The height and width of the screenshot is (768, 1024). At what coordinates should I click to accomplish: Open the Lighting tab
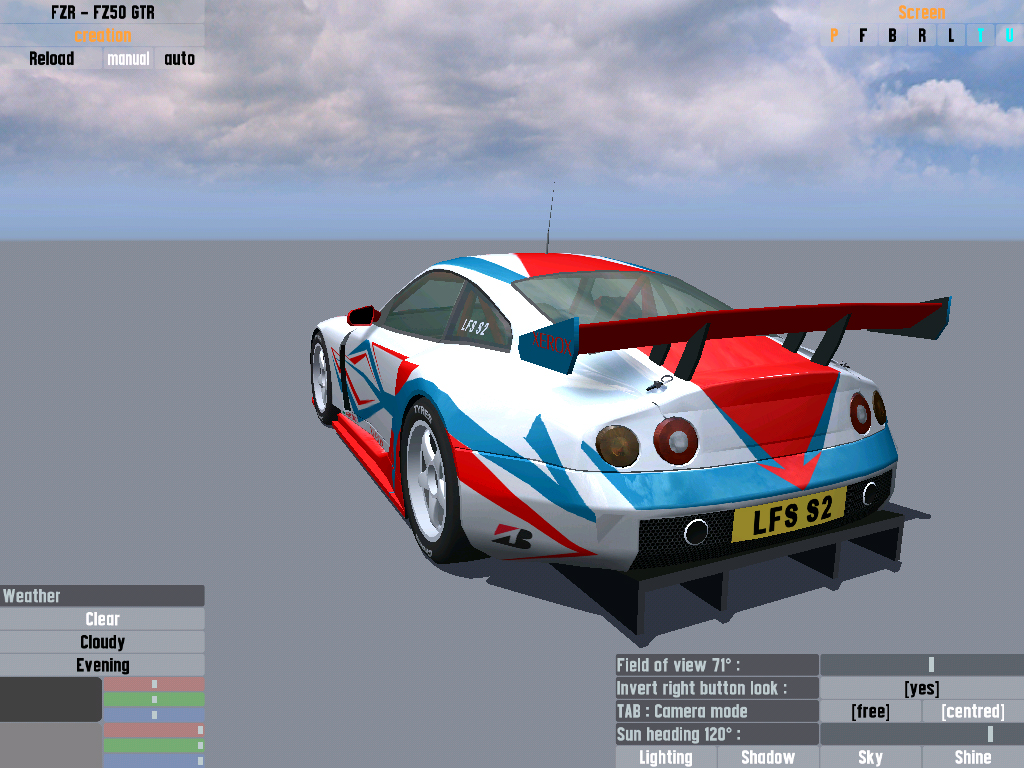click(x=666, y=757)
